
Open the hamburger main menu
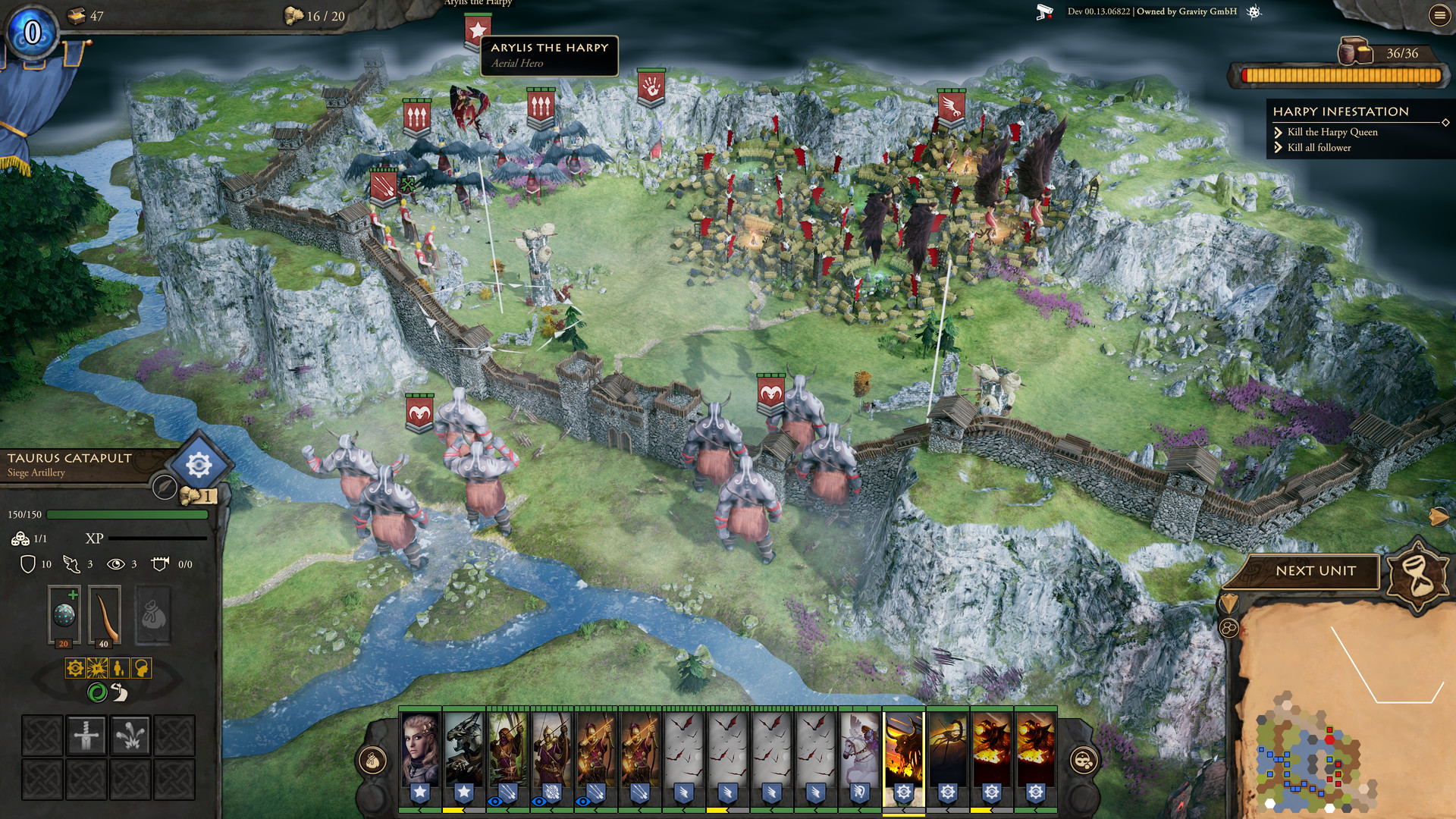tap(1442, 14)
